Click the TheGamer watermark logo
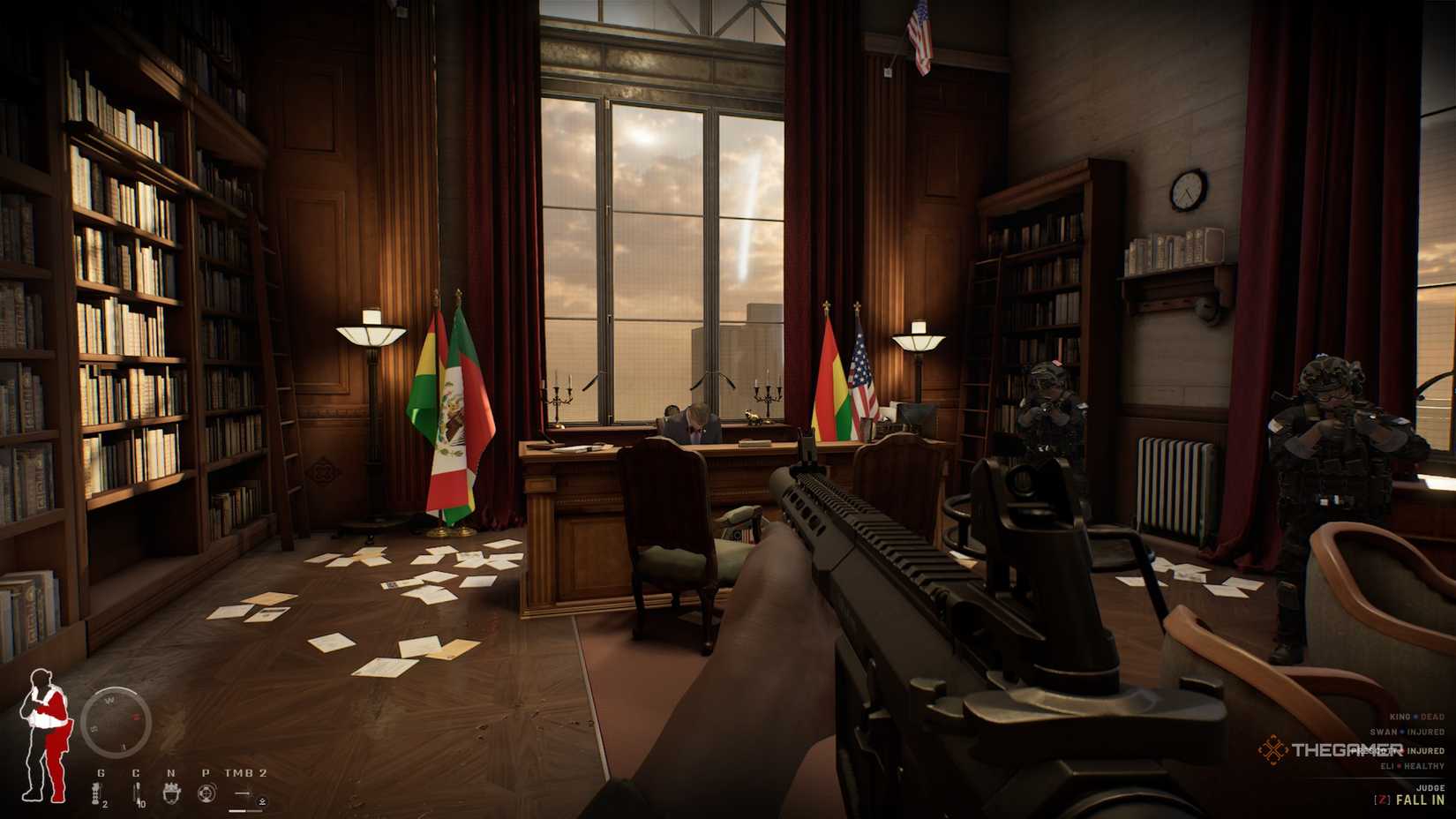1456x819 pixels. tap(1332, 750)
